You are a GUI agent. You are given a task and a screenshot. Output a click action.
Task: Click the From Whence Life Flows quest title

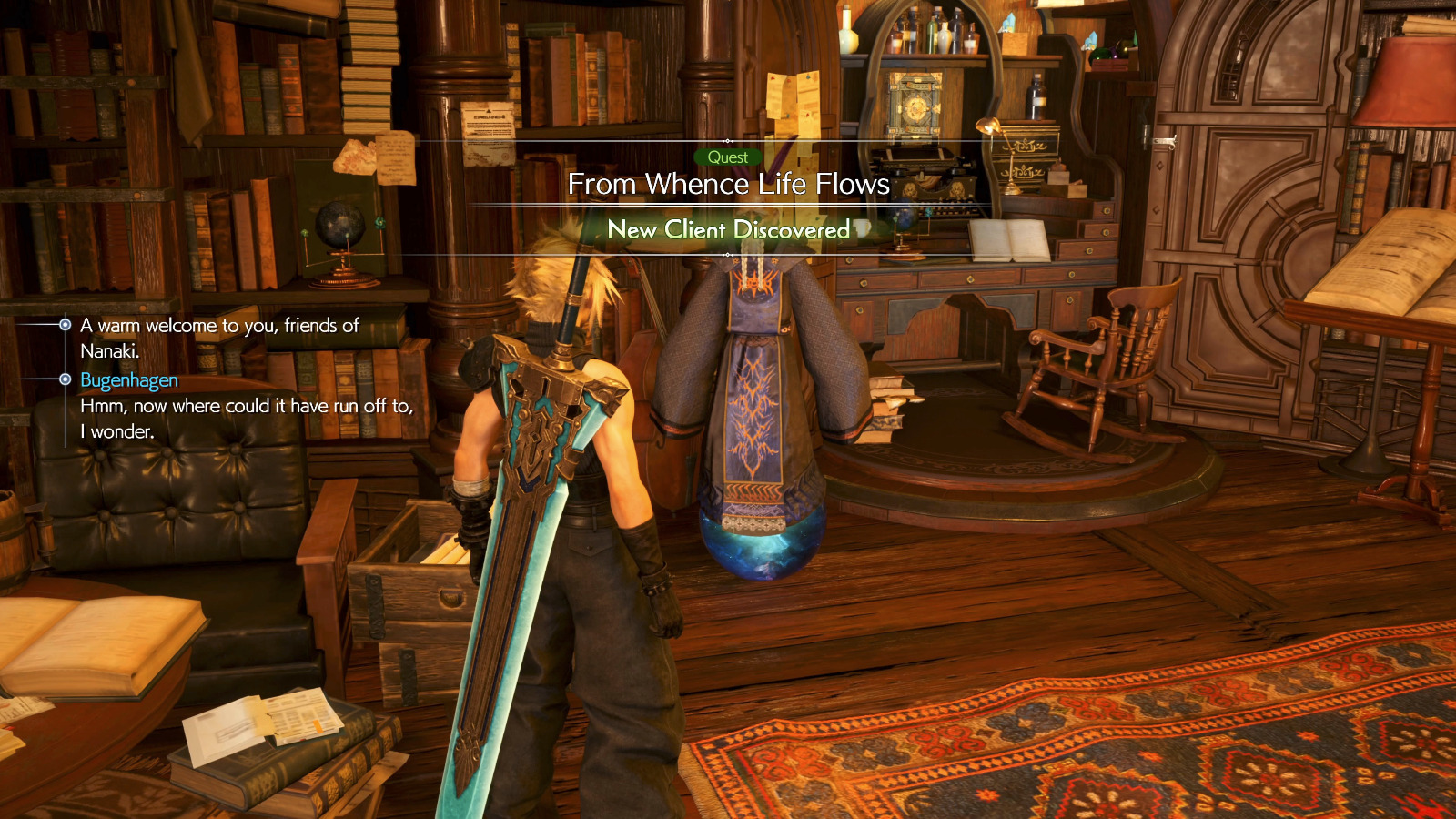tap(728, 185)
